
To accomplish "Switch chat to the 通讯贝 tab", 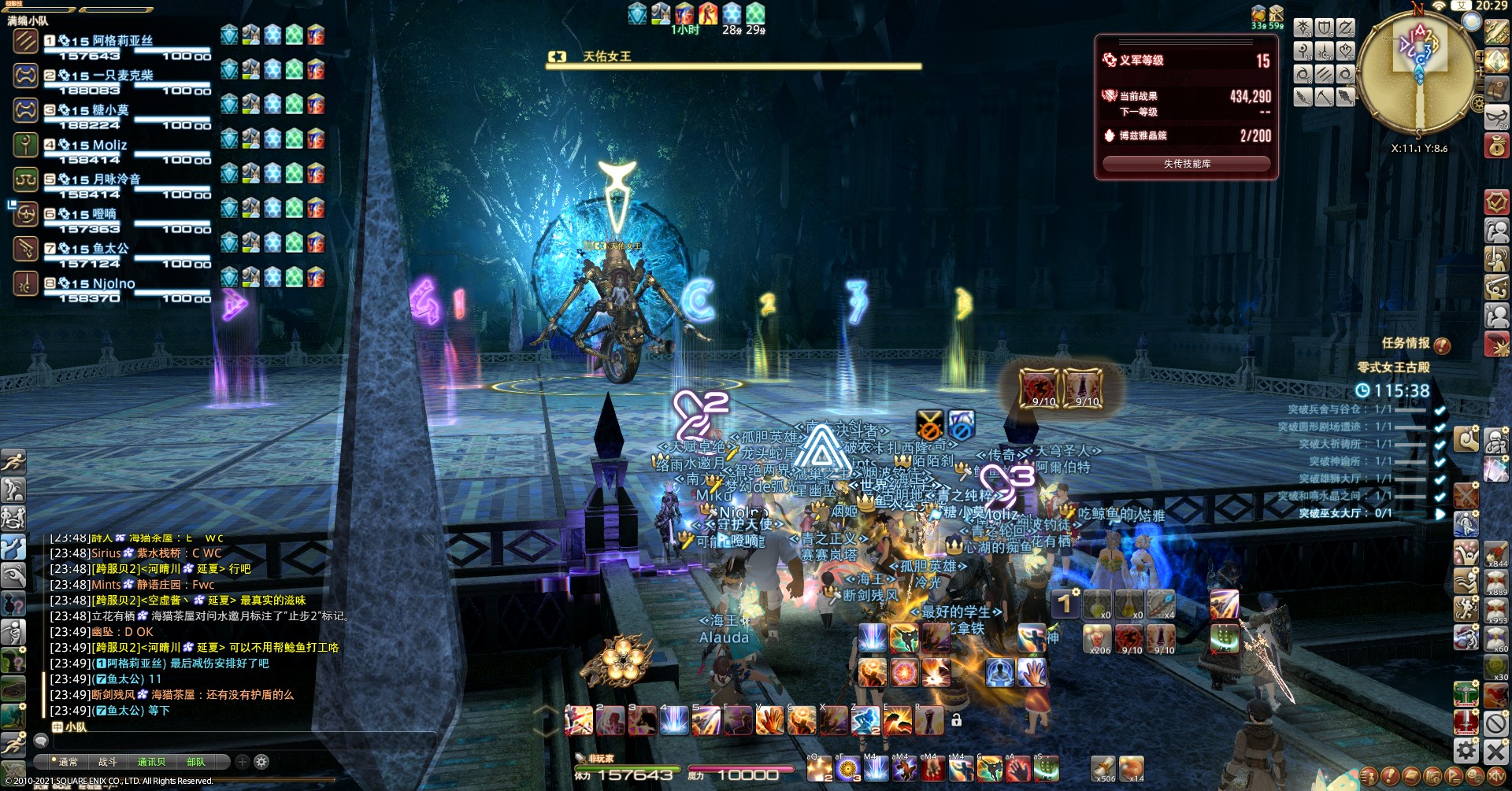I will pyautogui.click(x=151, y=762).
